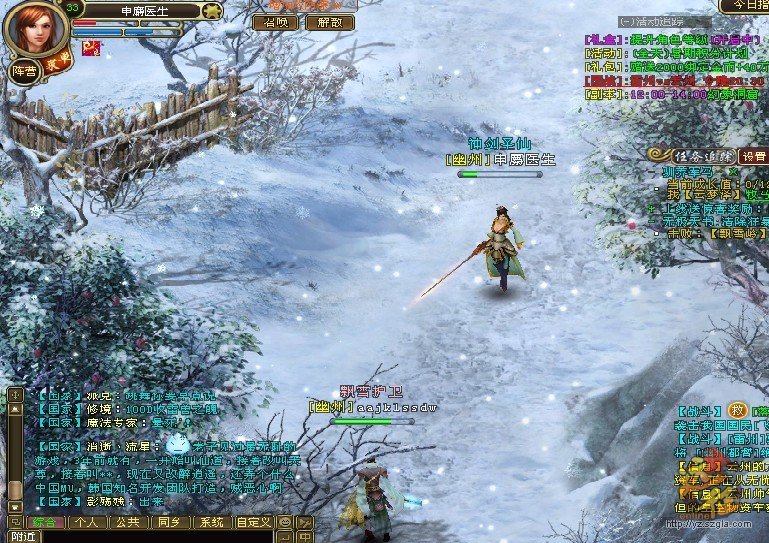Select the 附近 chat channel selector
This screenshot has height=543, width=769.
pos(22,536)
